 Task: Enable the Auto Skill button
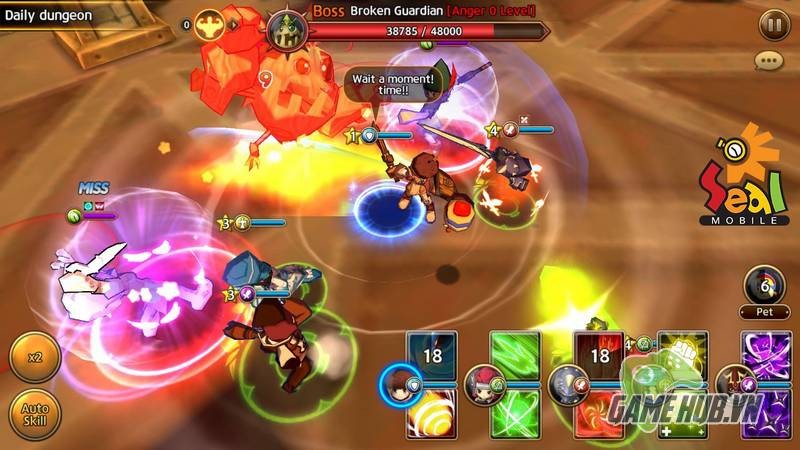click(x=34, y=413)
